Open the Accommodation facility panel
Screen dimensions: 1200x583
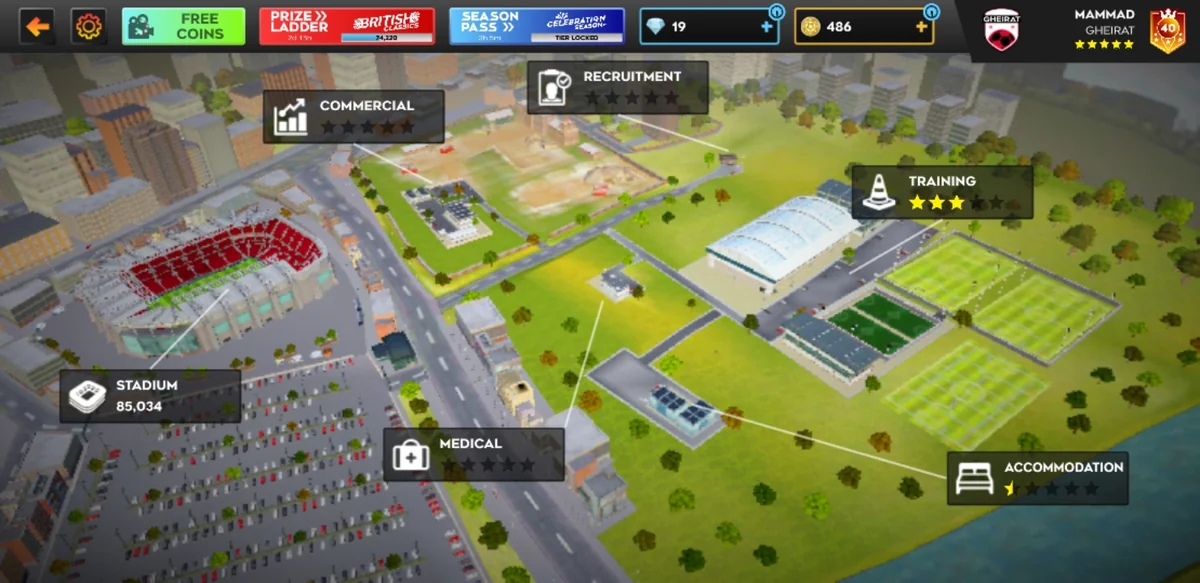(x=1038, y=478)
